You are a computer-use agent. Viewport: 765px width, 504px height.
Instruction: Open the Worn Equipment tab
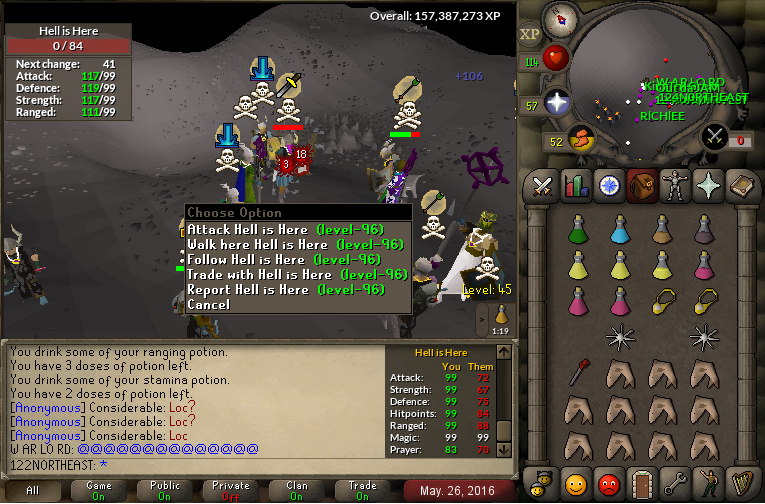tap(675, 186)
